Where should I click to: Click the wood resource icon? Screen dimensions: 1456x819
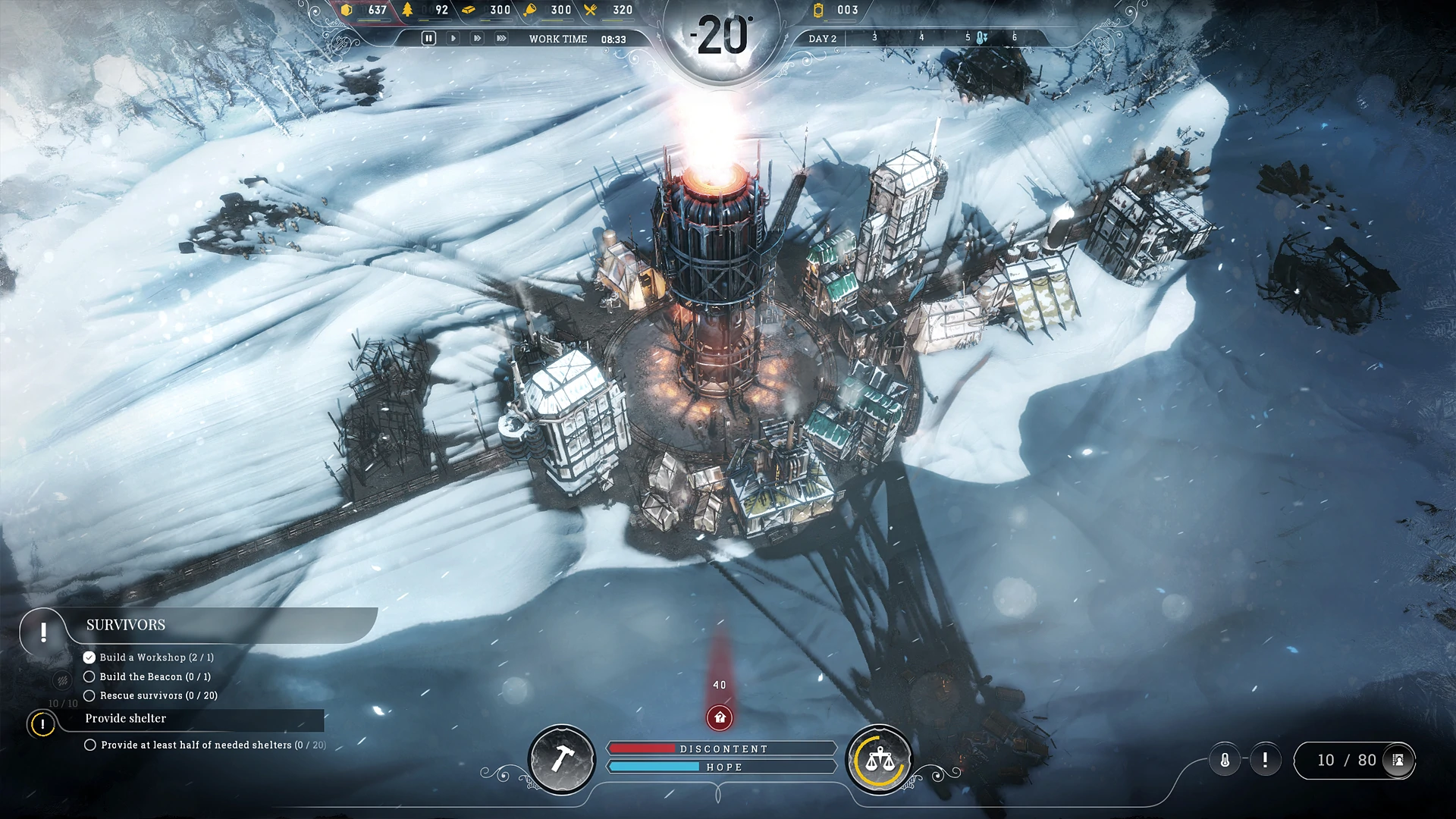point(409,10)
